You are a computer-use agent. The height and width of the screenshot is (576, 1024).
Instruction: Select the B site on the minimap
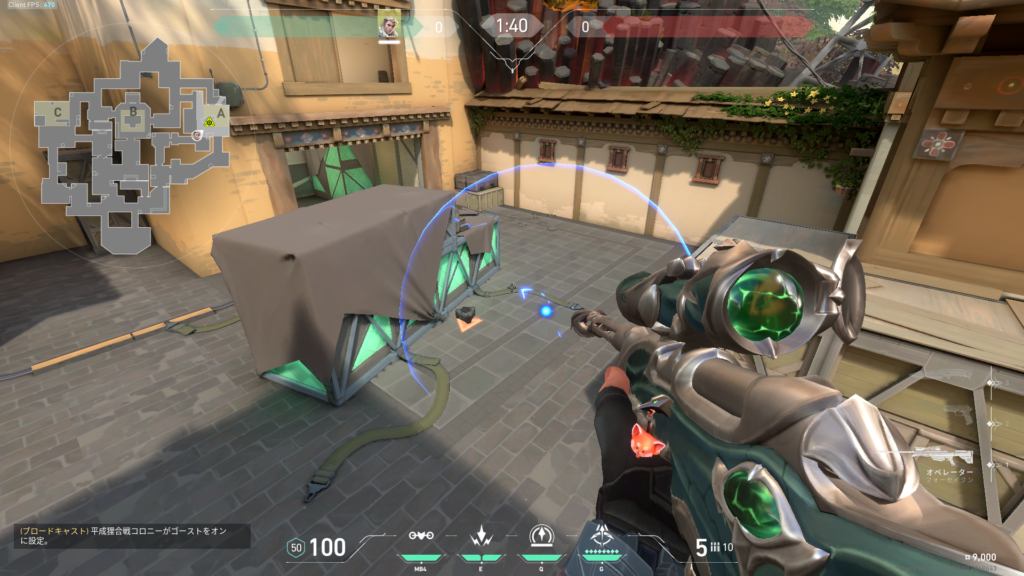(x=131, y=111)
